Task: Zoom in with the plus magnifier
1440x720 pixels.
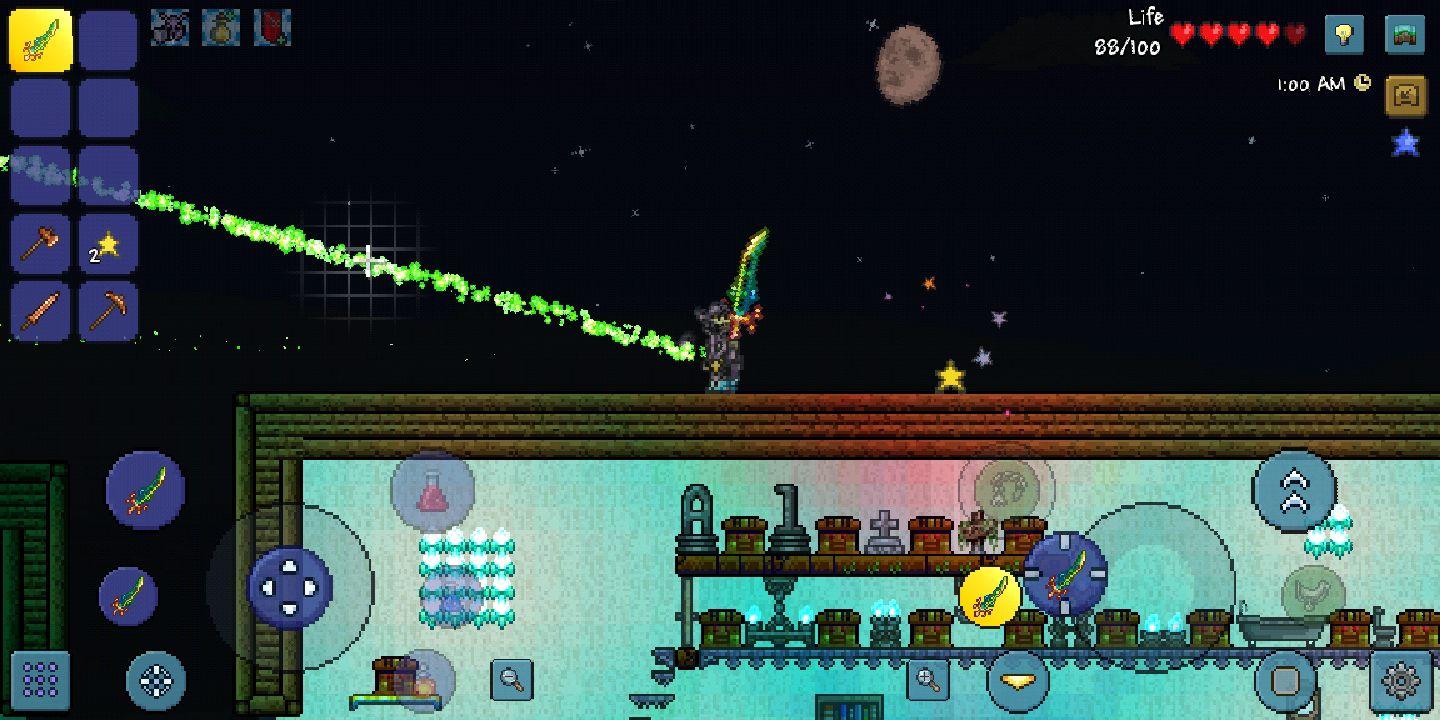Action: click(x=928, y=680)
